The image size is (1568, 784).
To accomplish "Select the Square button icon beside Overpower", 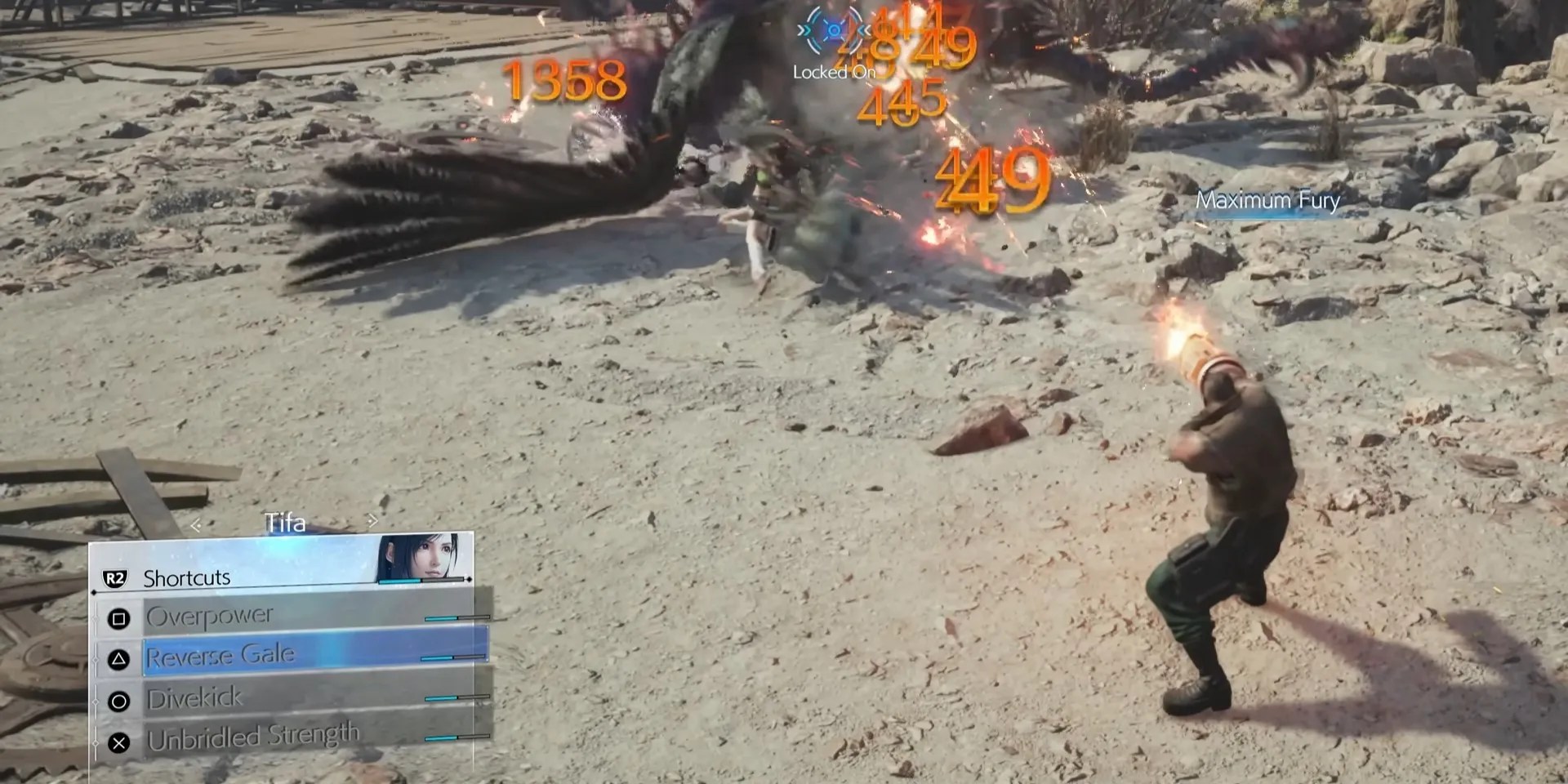I will (121, 619).
